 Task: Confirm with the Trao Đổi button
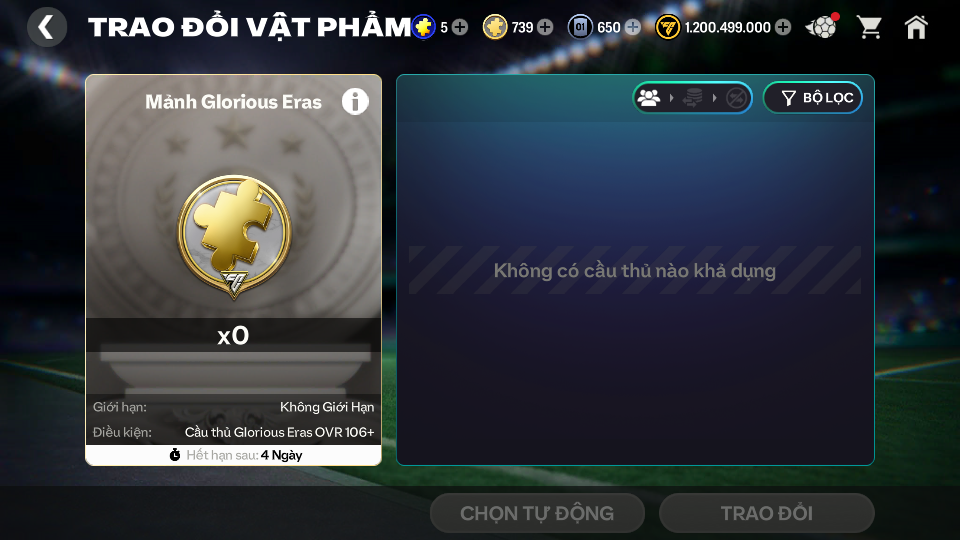766,513
